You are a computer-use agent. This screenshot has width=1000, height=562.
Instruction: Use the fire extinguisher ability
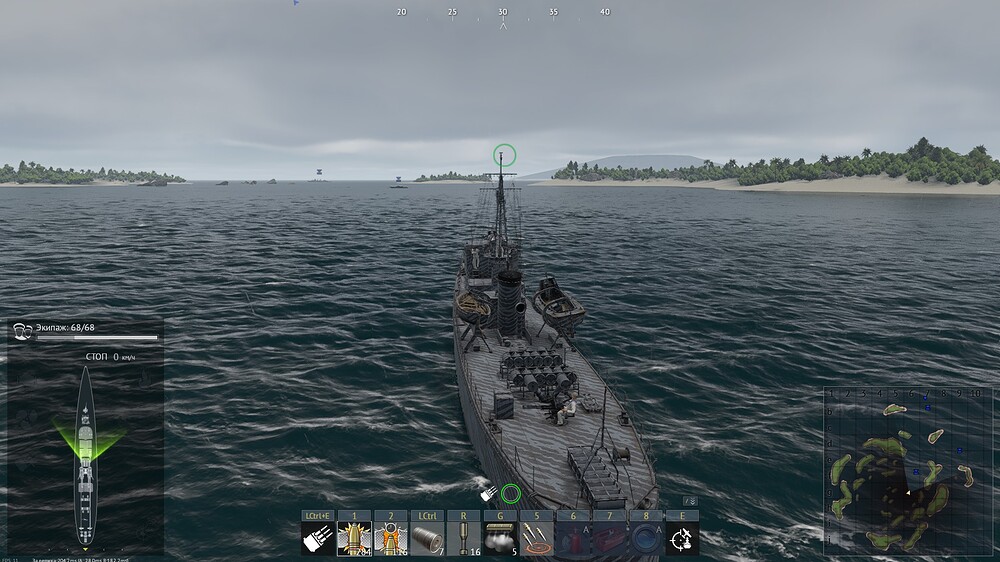(572, 538)
